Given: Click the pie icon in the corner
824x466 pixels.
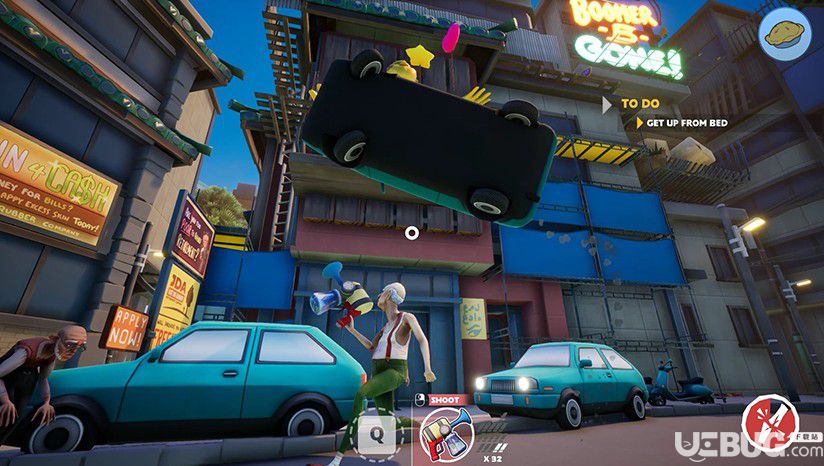Looking at the screenshot, I should pos(785,35).
